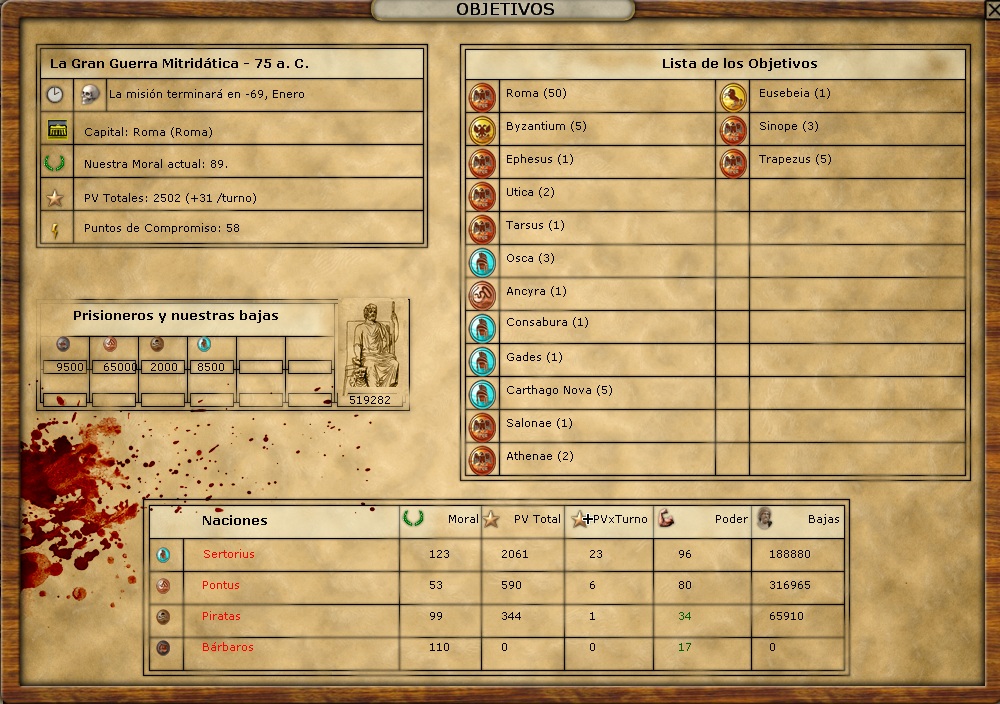Select the Bárbaros nation row
The image size is (1000, 704).
(x=226, y=648)
